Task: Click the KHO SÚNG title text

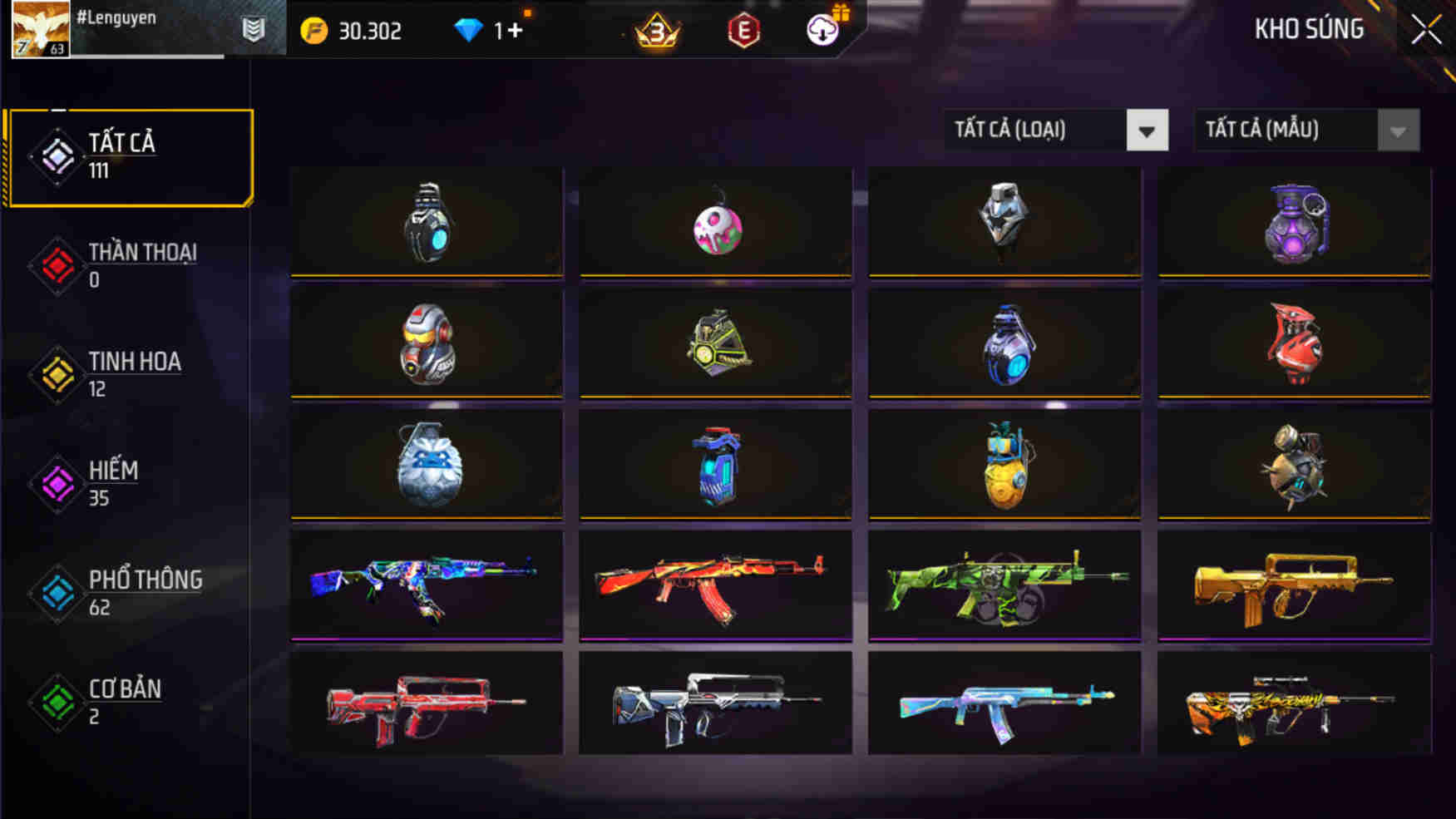Action: point(1308,28)
